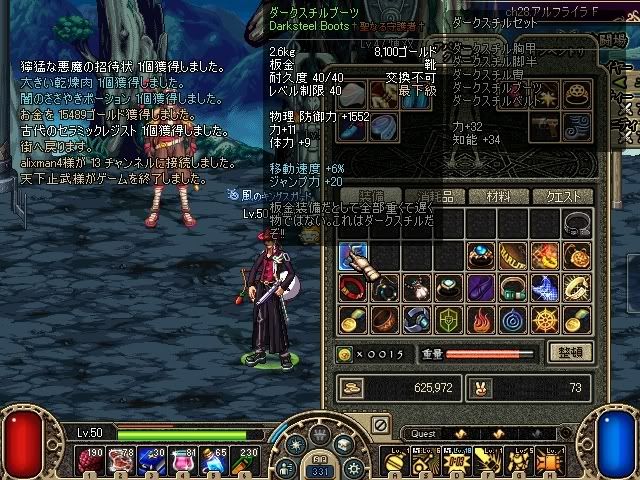Select the red flame emblem item

[x=481, y=319]
